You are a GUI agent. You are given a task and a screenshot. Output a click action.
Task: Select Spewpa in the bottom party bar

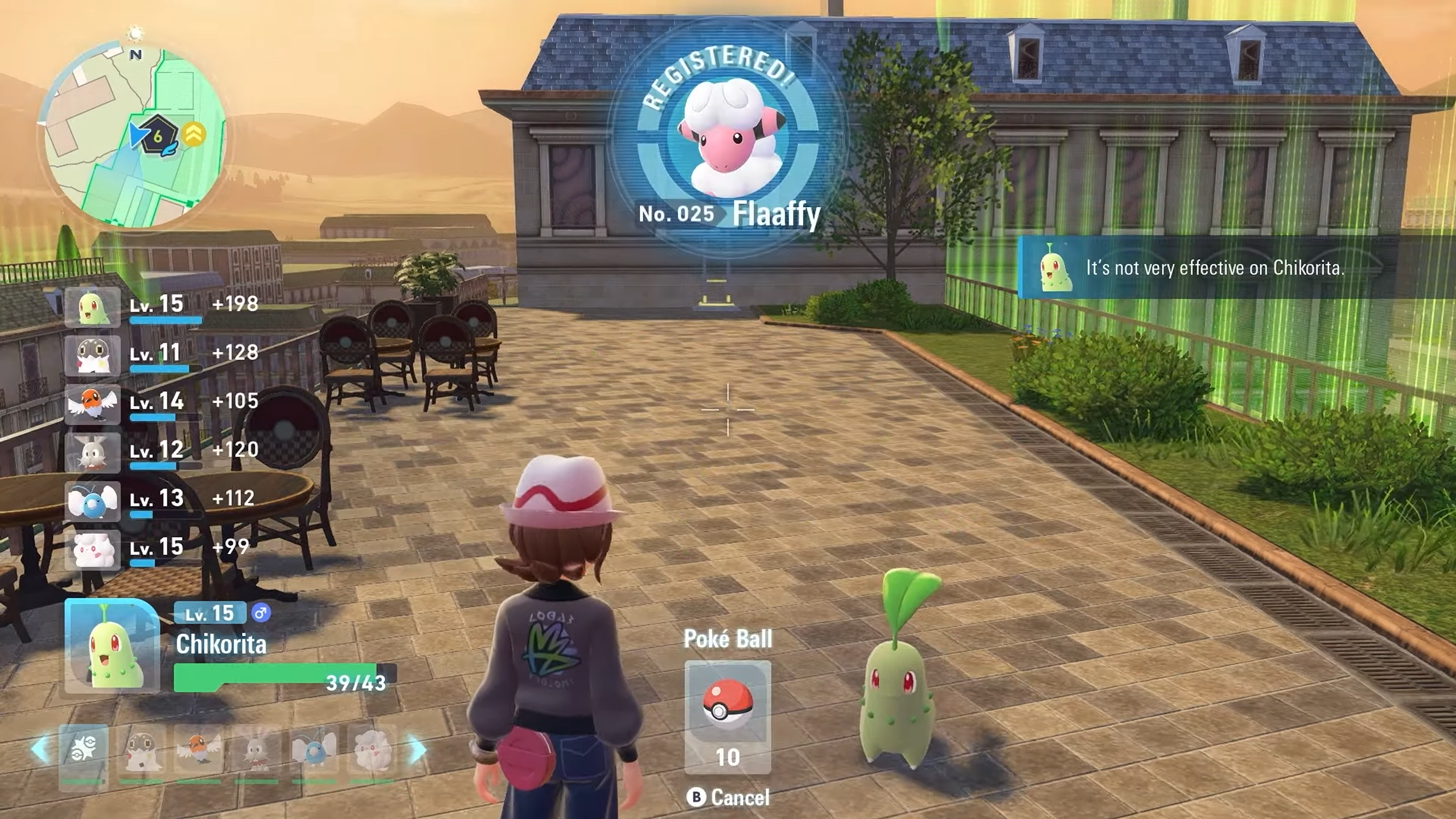pos(141,750)
